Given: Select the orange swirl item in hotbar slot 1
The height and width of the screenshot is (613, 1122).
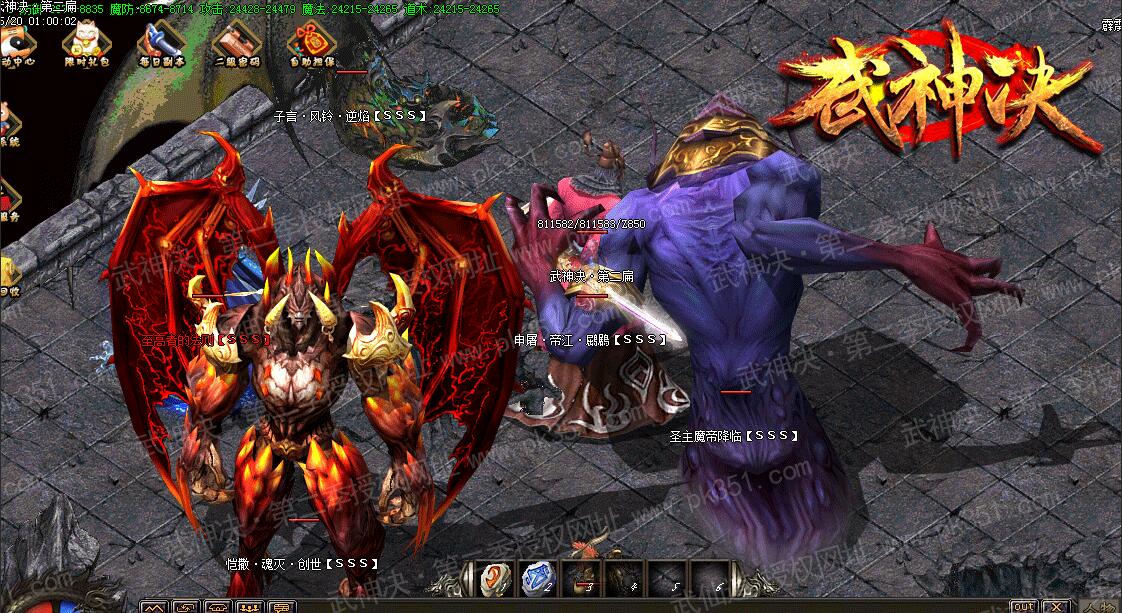Looking at the screenshot, I should [x=493, y=577].
